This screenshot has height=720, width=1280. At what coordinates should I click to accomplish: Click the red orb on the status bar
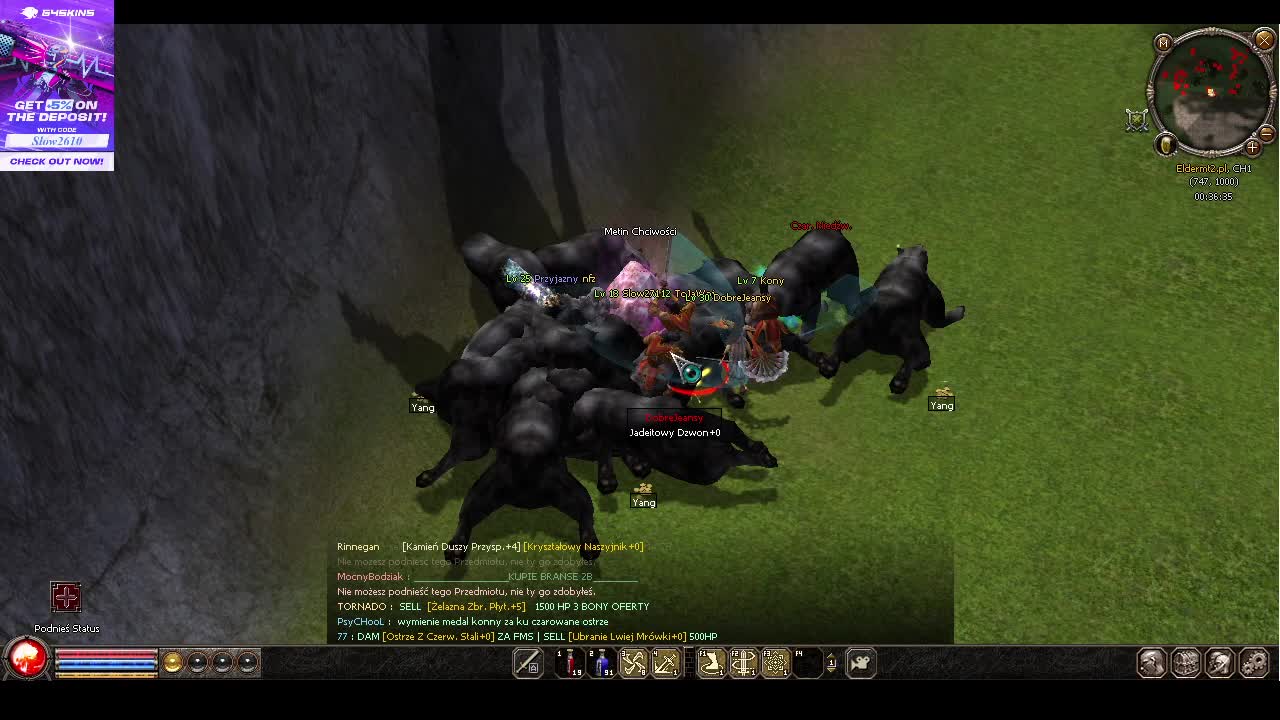click(x=27, y=659)
